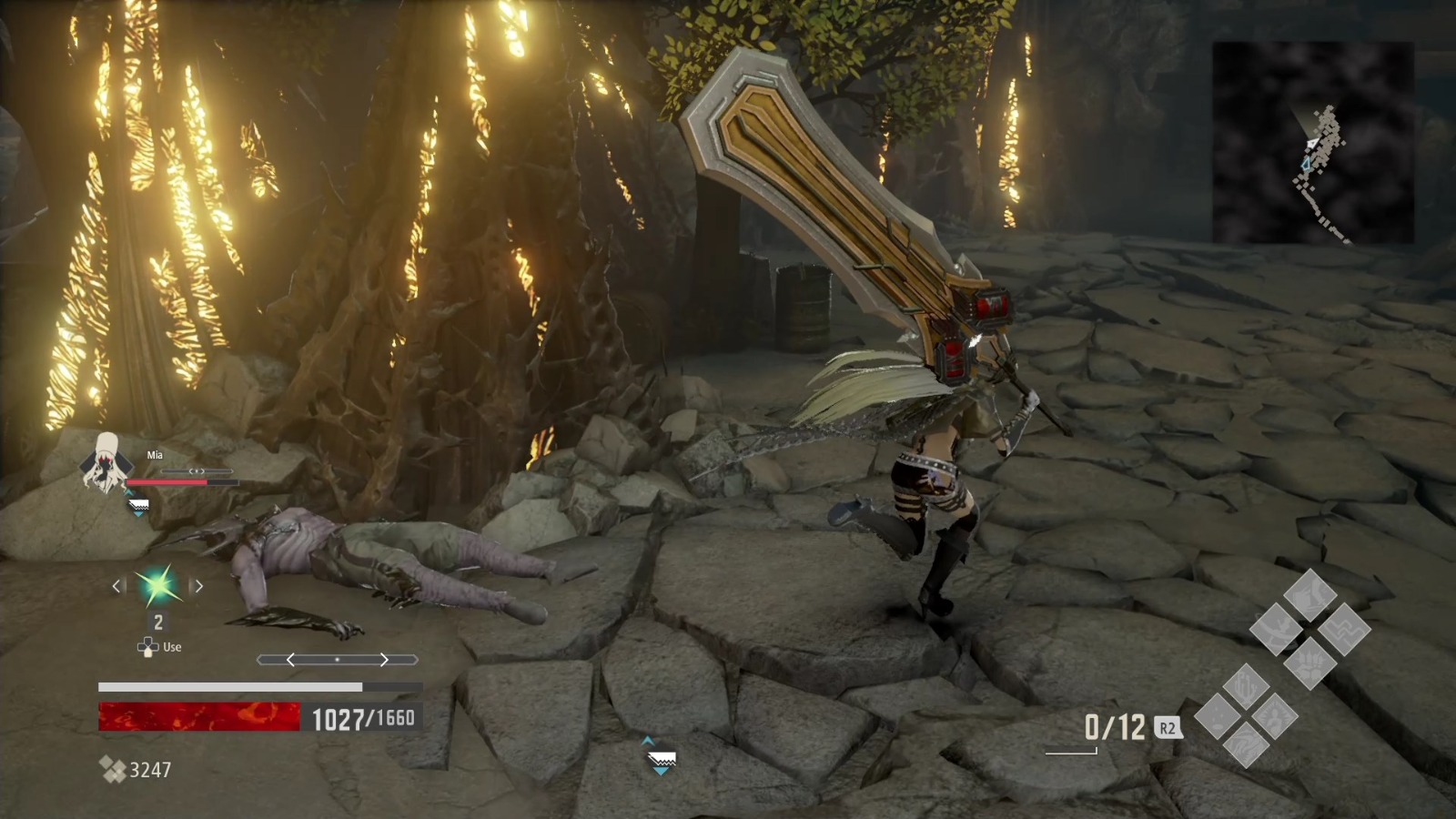Click the right arrow of the item quick slot
The height and width of the screenshot is (819, 1456).
coord(198,586)
